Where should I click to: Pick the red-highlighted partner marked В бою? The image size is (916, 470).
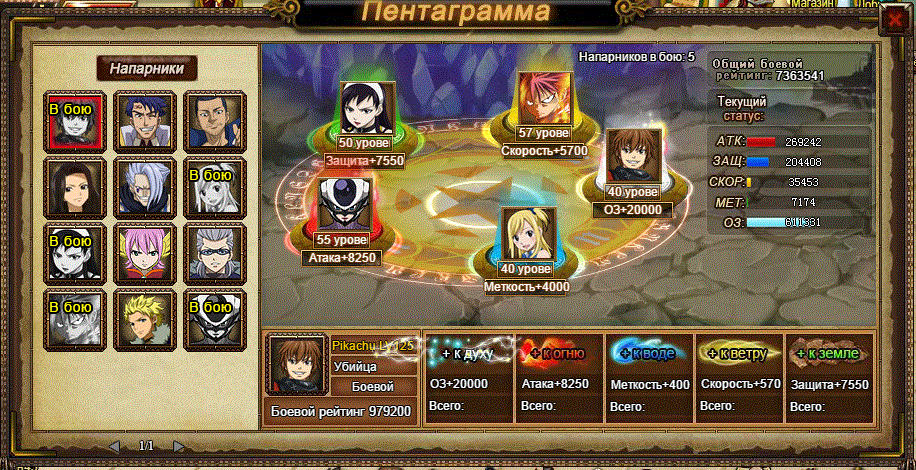pos(70,119)
